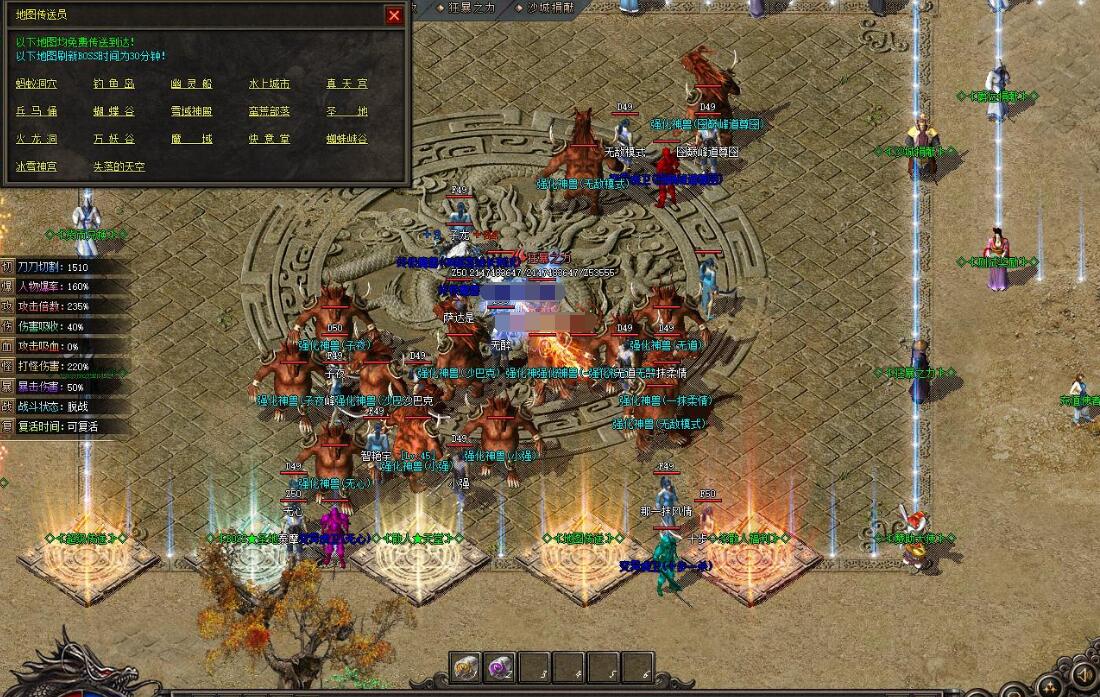Select 幽灵船 from the map list
The image size is (1100, 697).
tap(191, 85)
